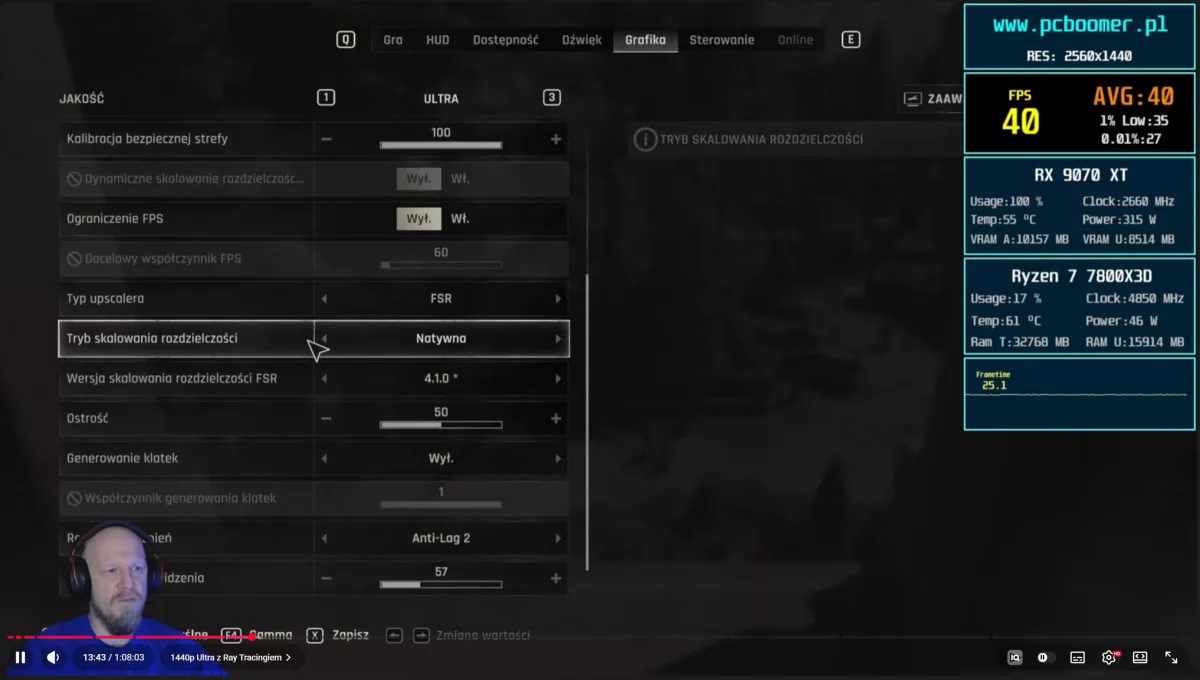Enter fullscreen in the video player

coord(1171,657)
